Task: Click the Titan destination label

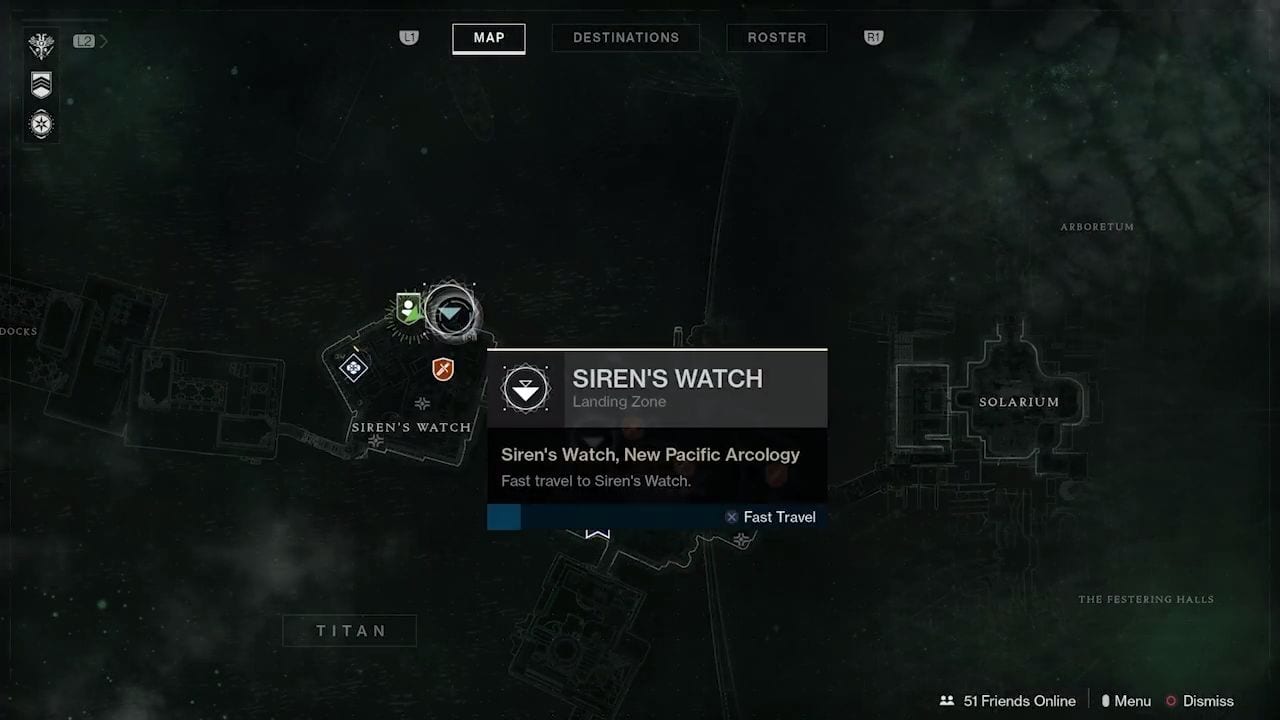Action: coord(351,631)
